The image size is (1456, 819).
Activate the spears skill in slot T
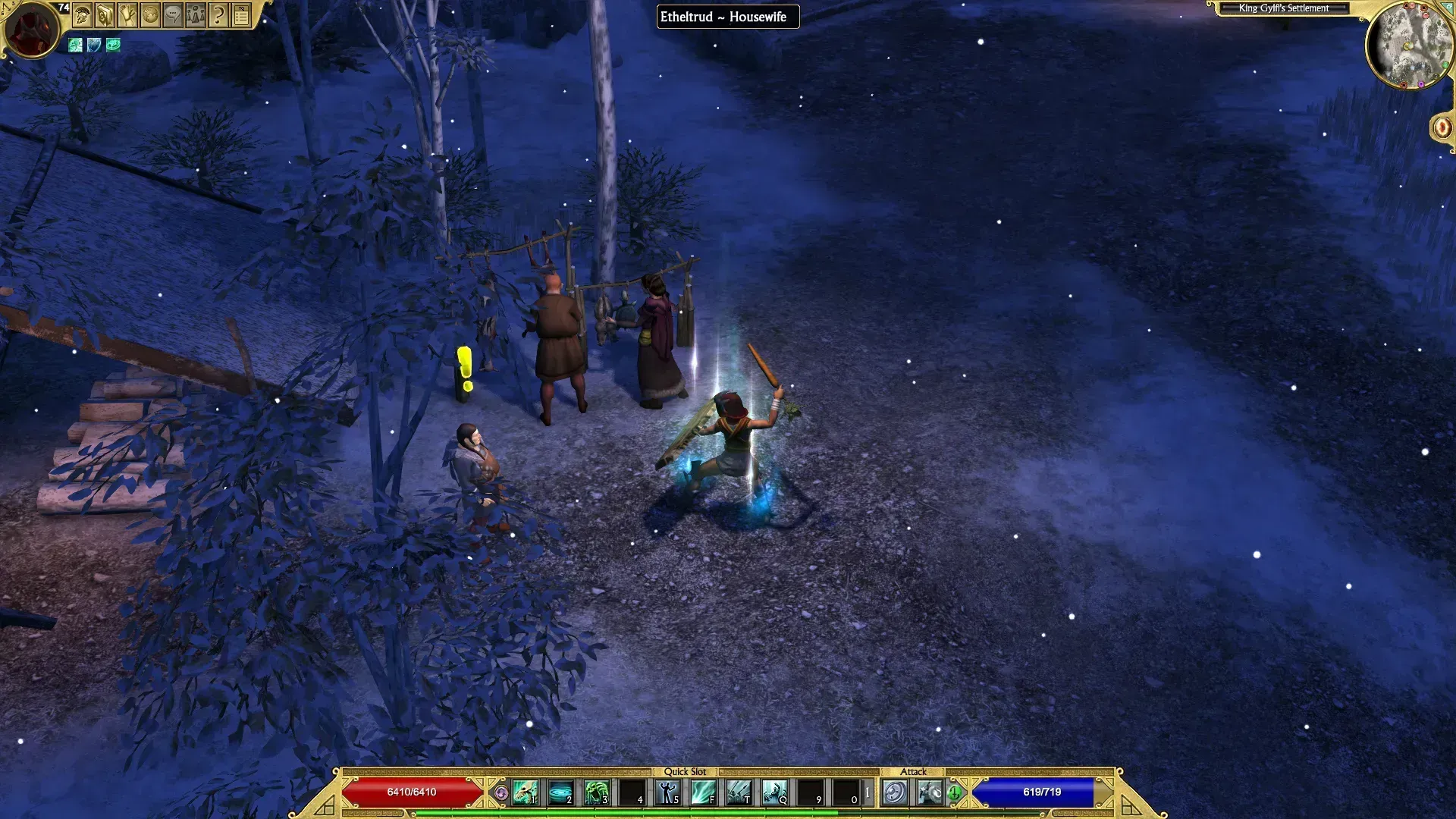[x=739, y=792]
